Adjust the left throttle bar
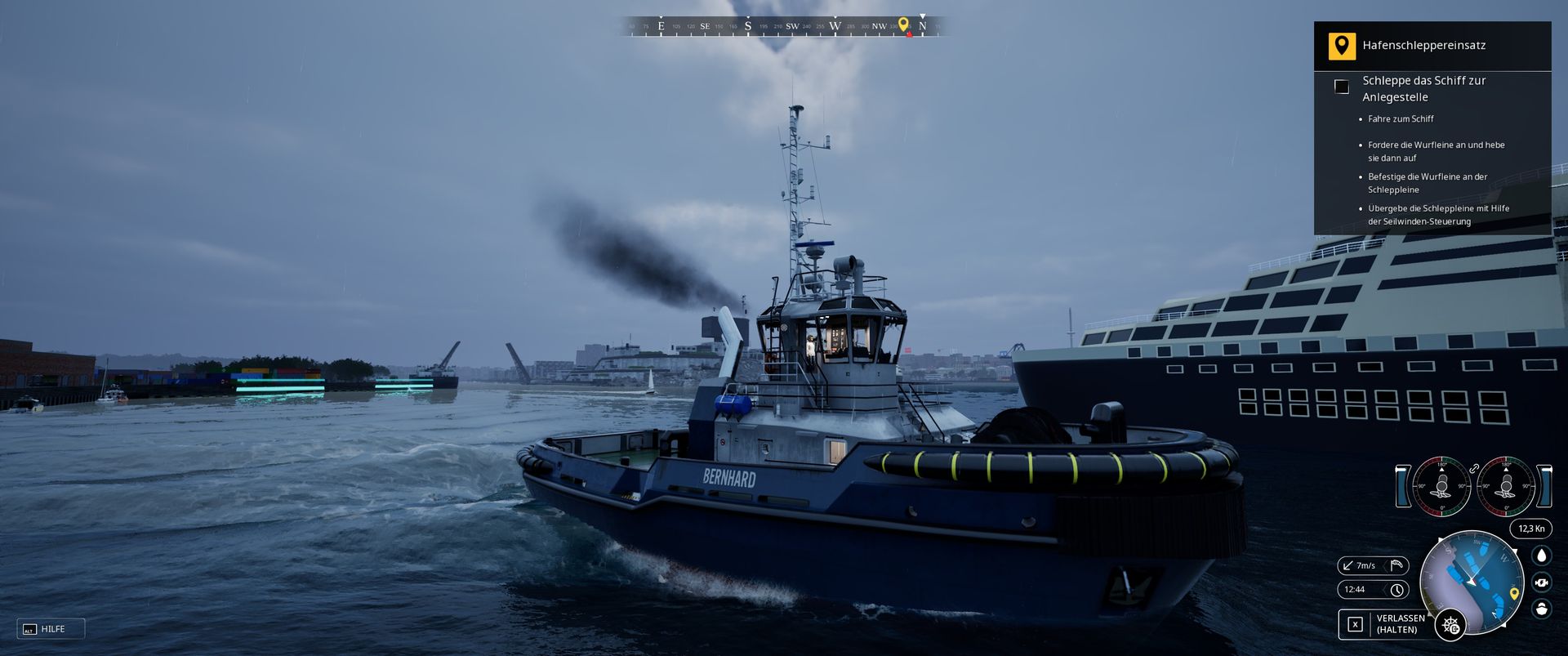 coord(1403,486)
